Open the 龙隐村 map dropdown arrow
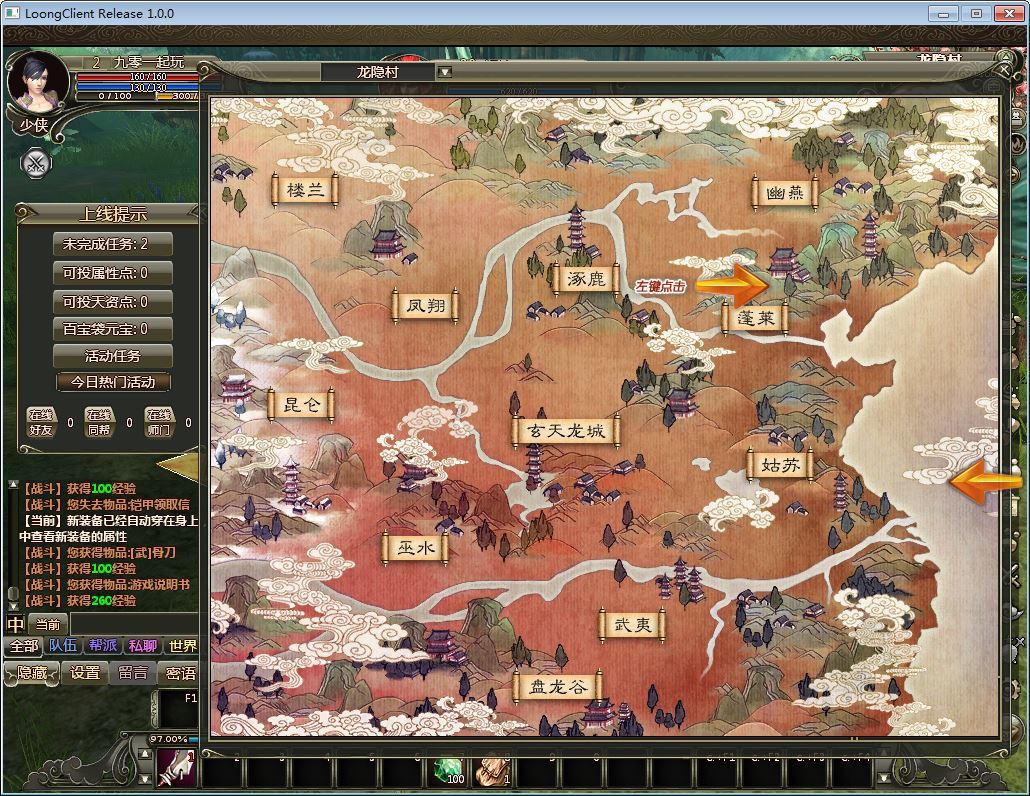Viewport: 1030px width, 796px height. pyautogui.click(x=445, y=72)
